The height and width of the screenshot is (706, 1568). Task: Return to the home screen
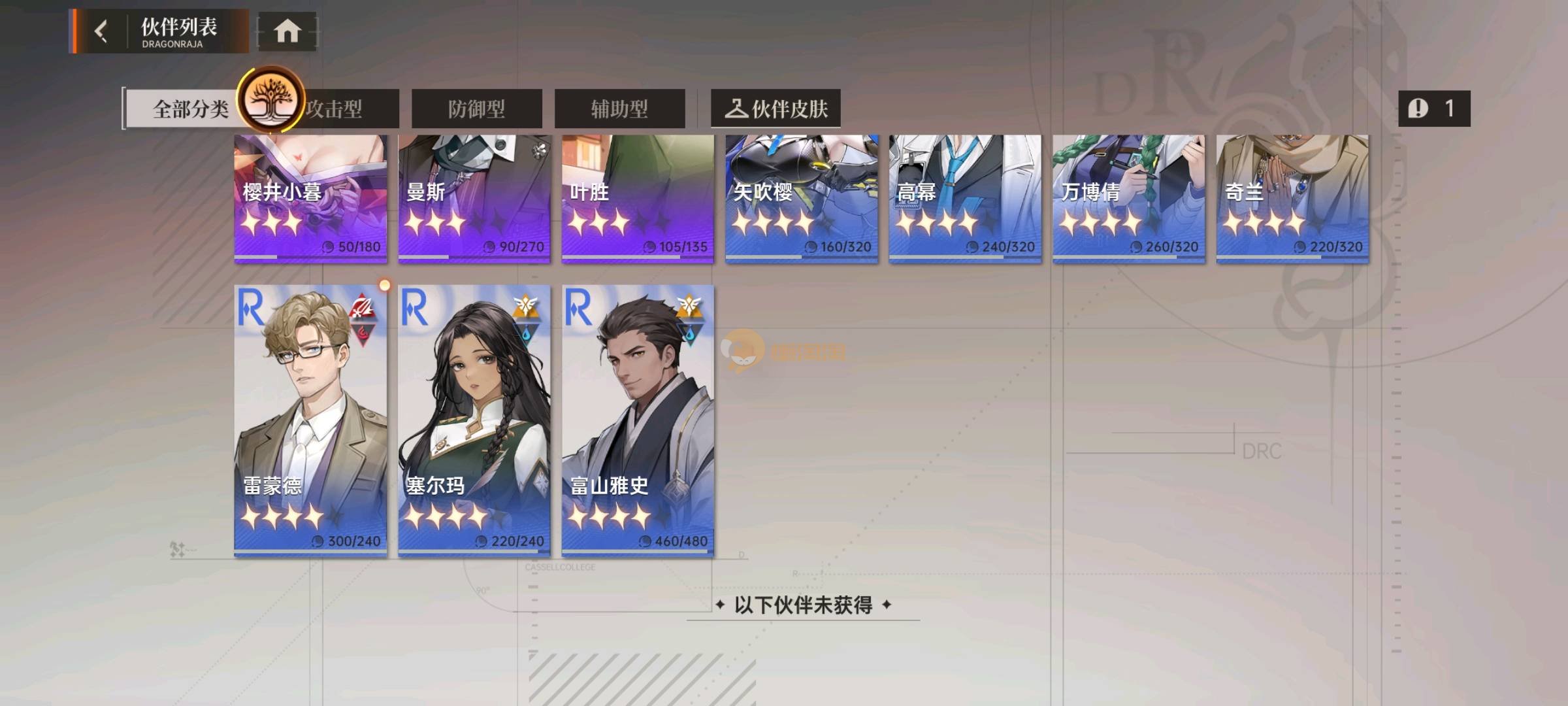287,31
